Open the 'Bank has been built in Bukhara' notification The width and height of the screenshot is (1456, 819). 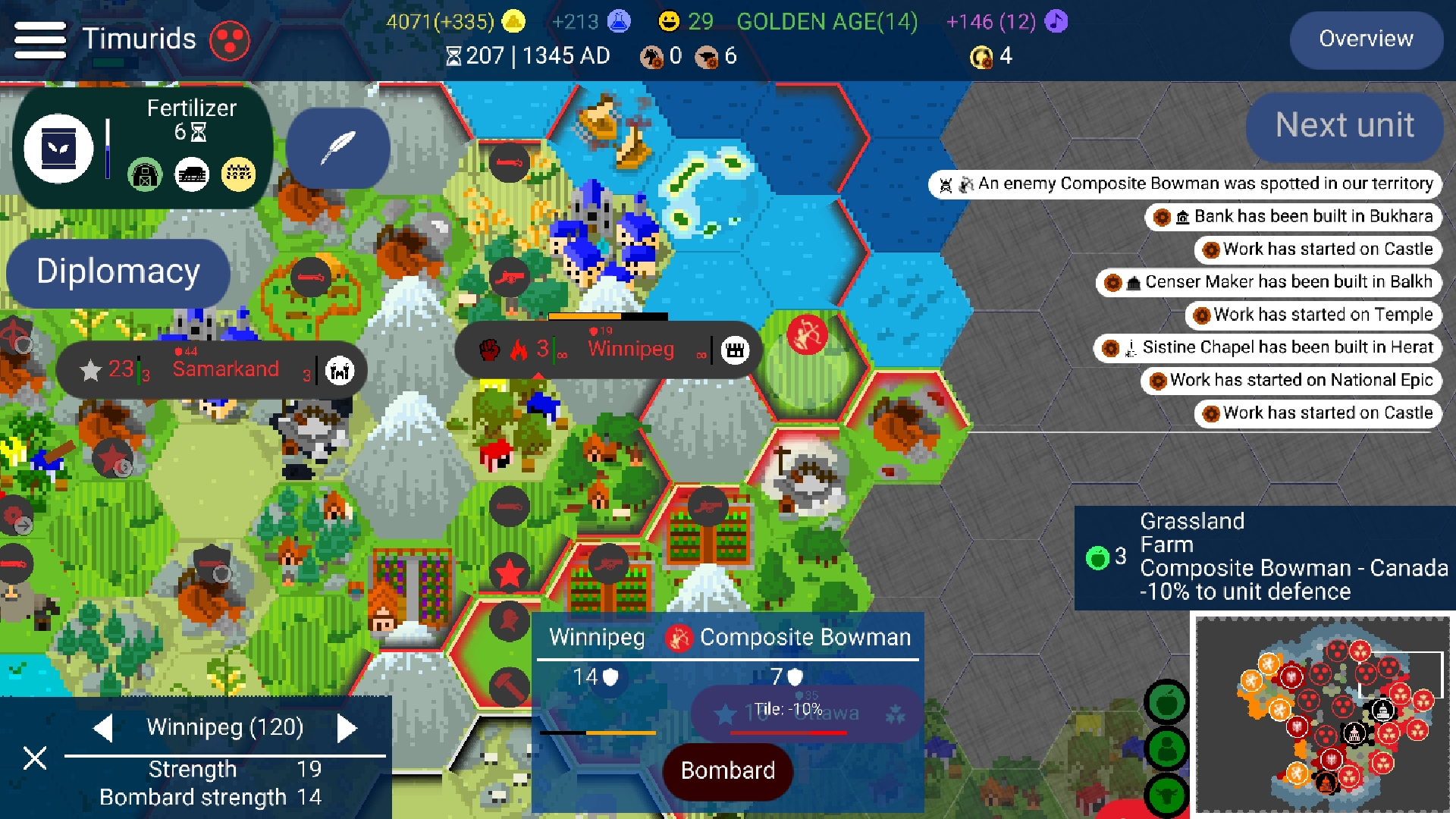[x=1293, y=216]
